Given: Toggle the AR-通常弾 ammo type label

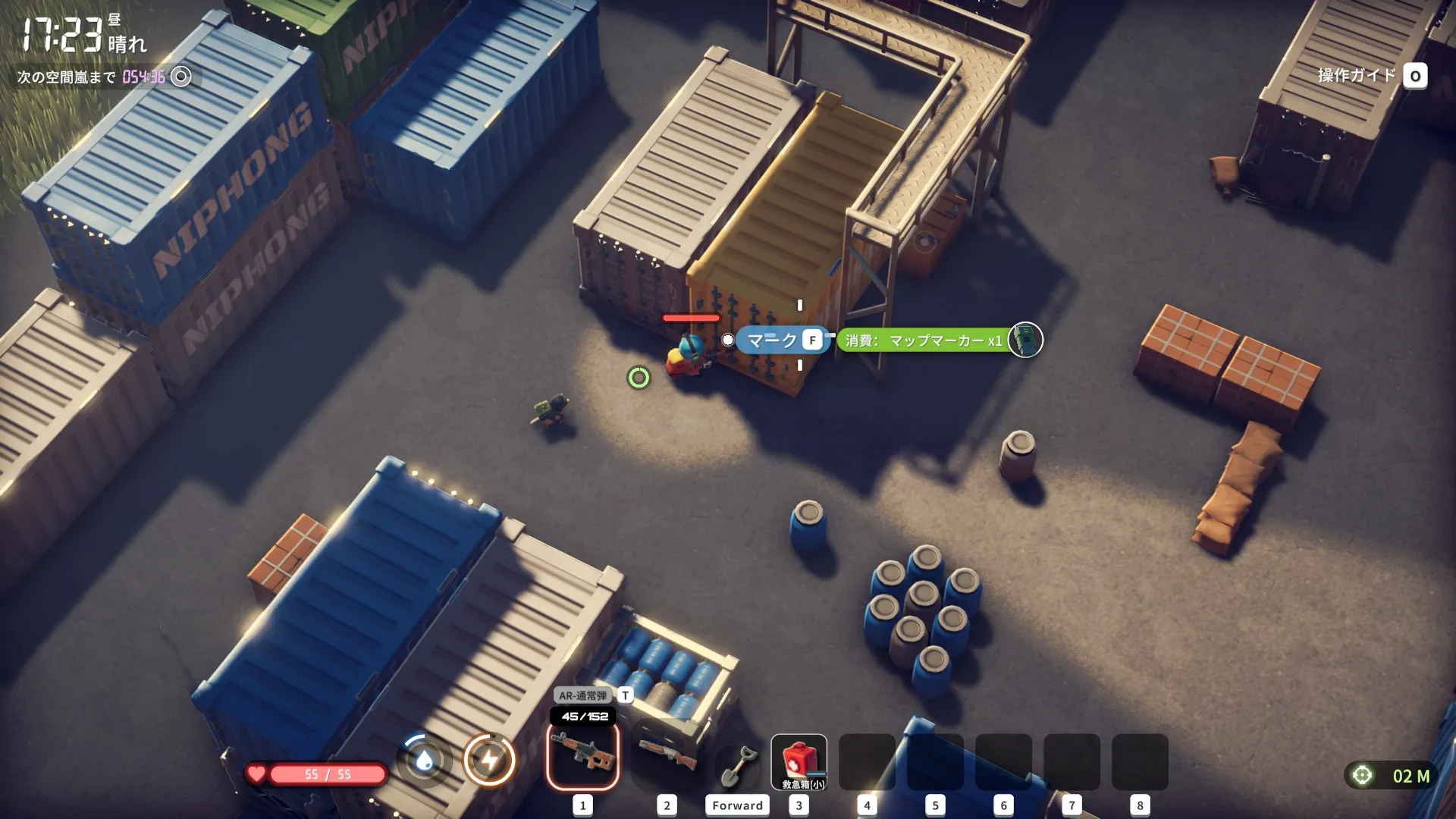Looking at the screenshot, I should 583,695.
